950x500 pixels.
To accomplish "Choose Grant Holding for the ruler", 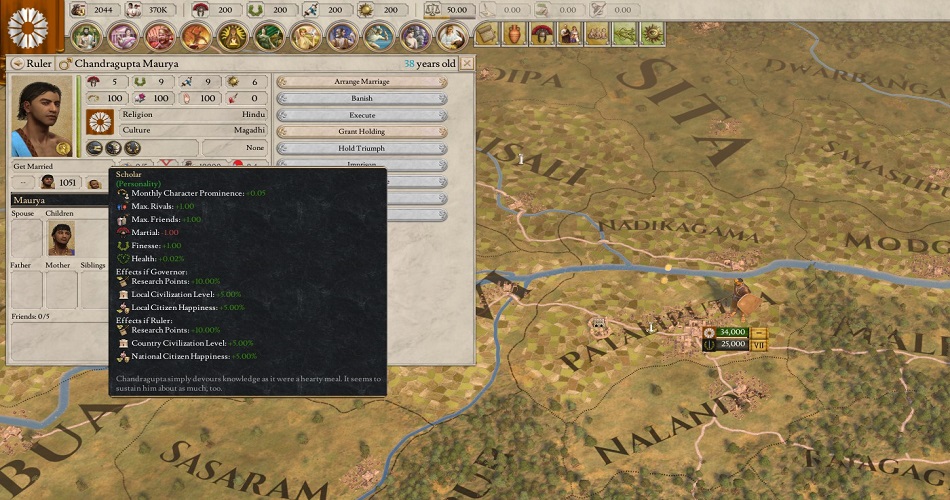I will [x=361, y=132].
